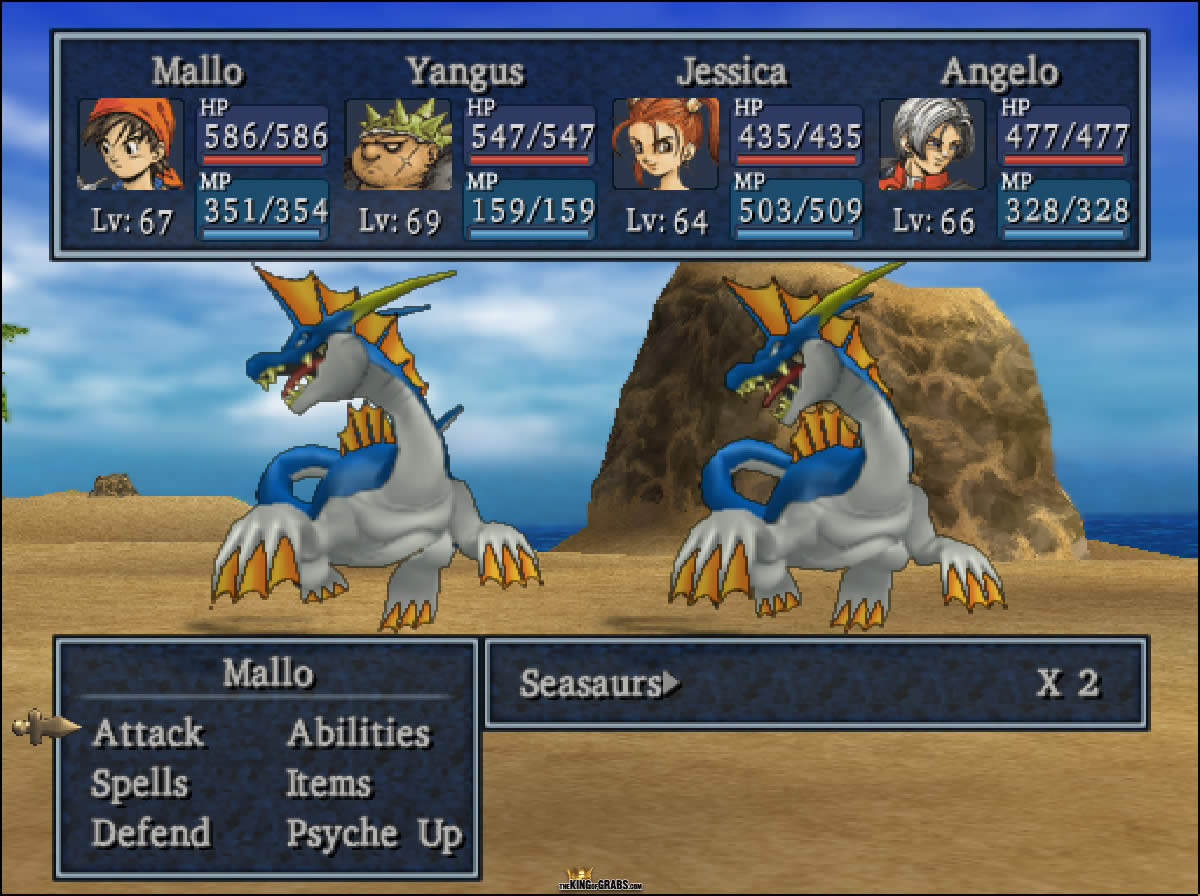Choose the Psyche Up command
This screenshot has width=1200, height=896.
click(x=374, y=833)
